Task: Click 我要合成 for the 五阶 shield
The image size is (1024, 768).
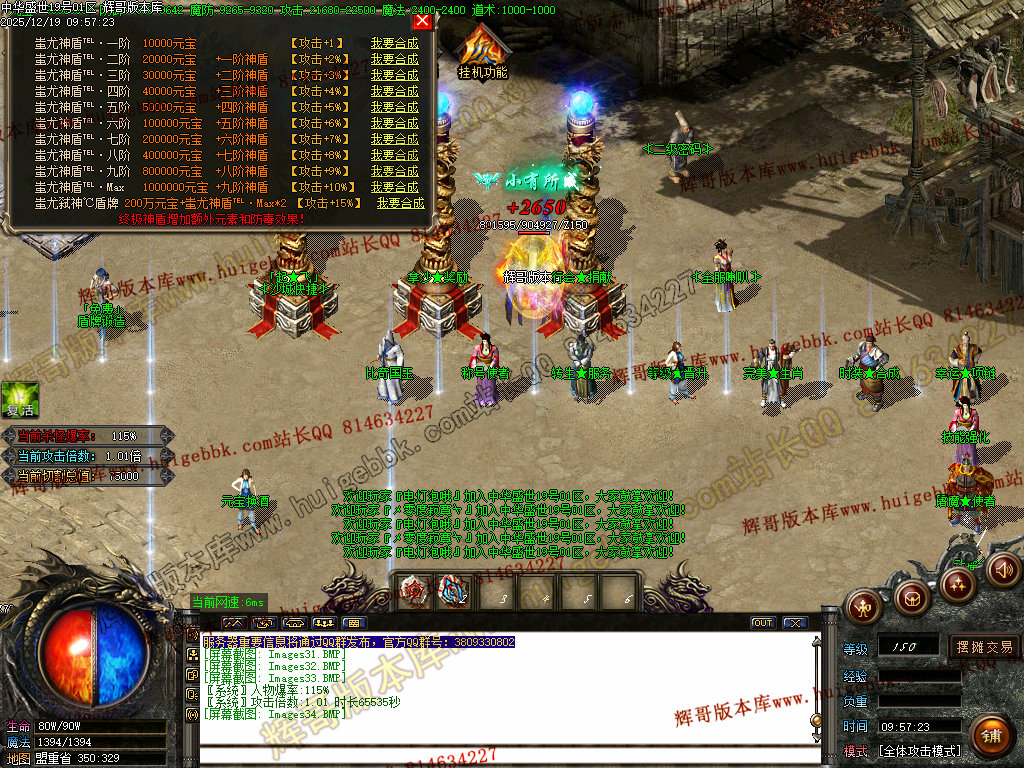Action: 394,107
